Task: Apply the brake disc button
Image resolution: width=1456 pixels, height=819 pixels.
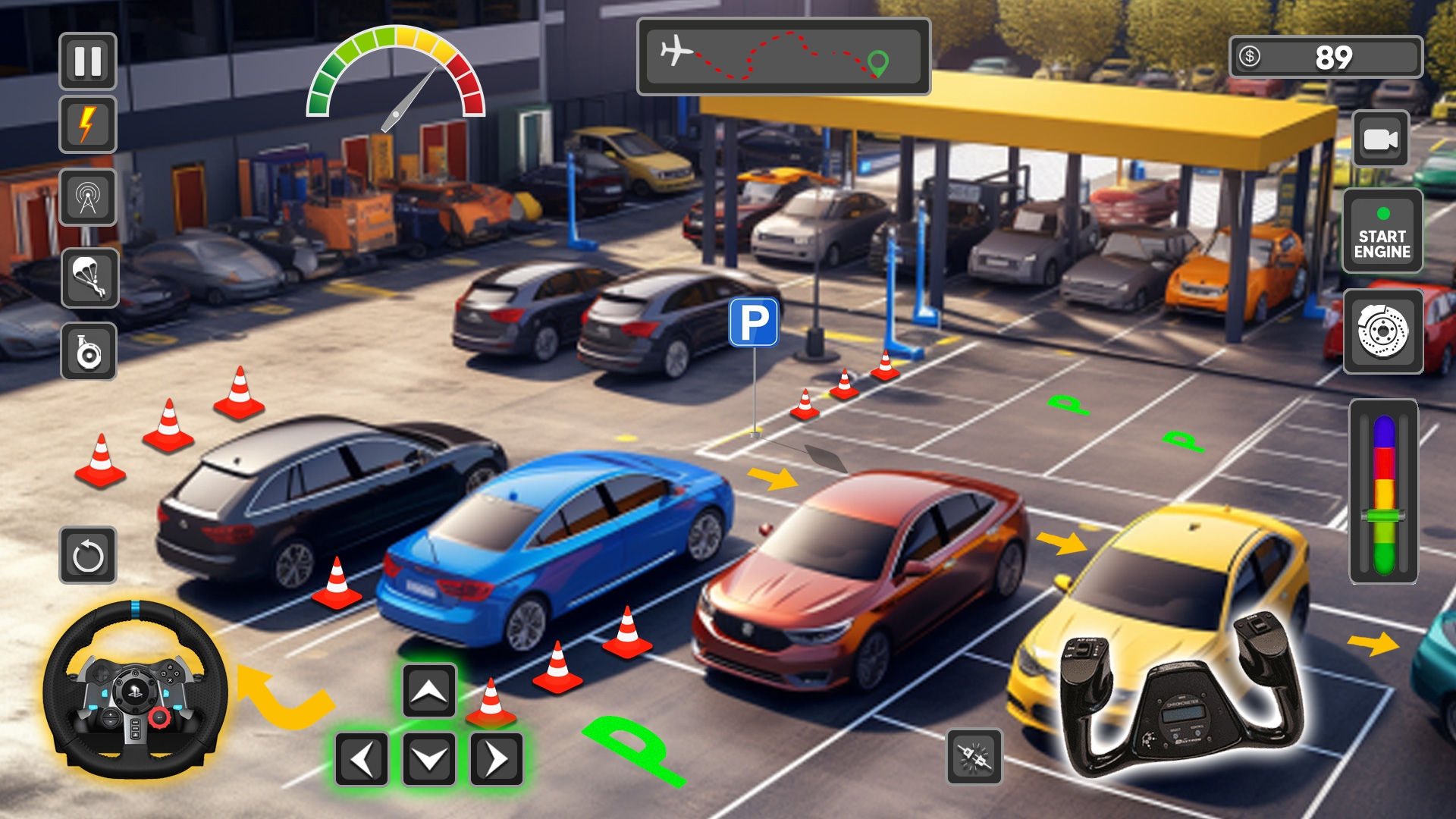Action: [x=1382, y=331]
